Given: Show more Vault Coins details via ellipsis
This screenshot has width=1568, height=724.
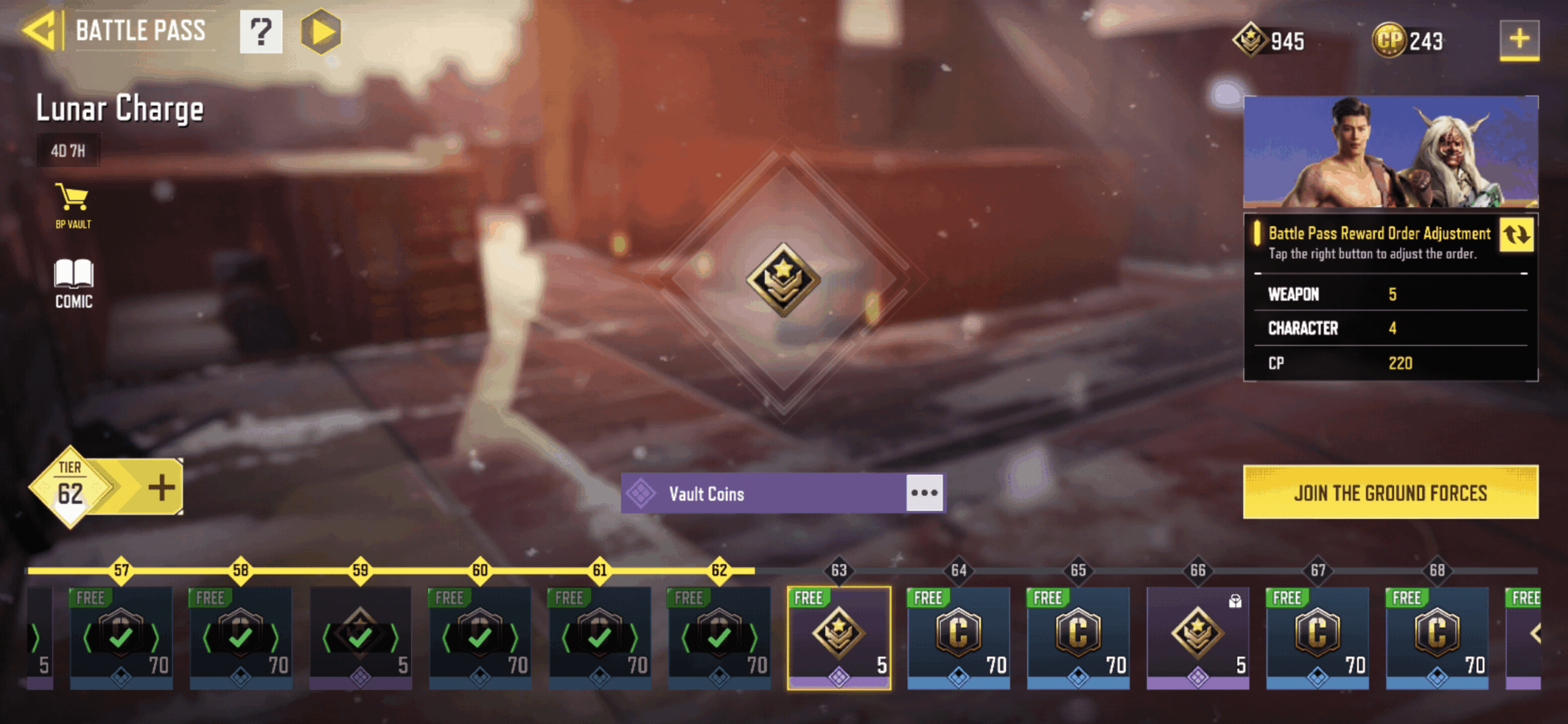Looking at the screenshot, I should tap(924, 493).
